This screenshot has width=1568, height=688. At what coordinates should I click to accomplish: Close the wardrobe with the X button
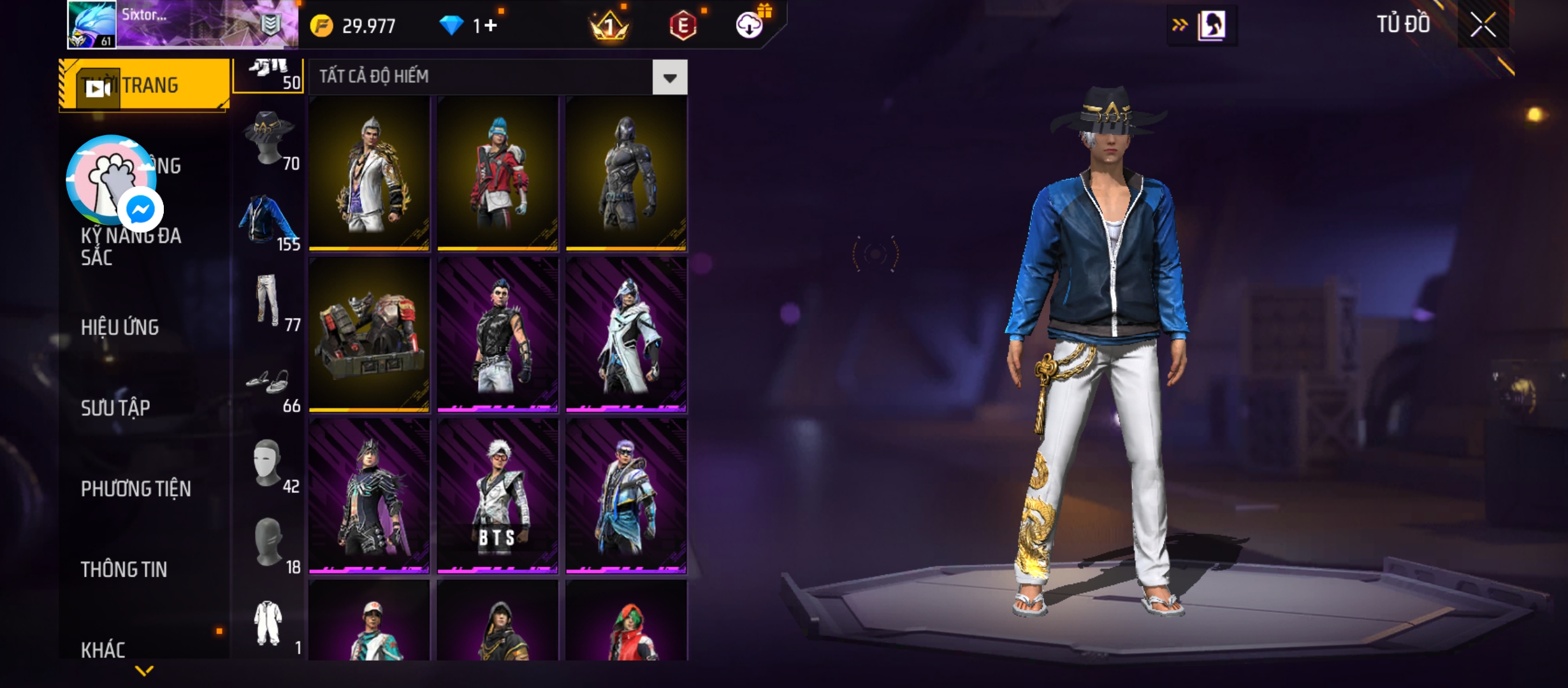(x=1483, y=25)
